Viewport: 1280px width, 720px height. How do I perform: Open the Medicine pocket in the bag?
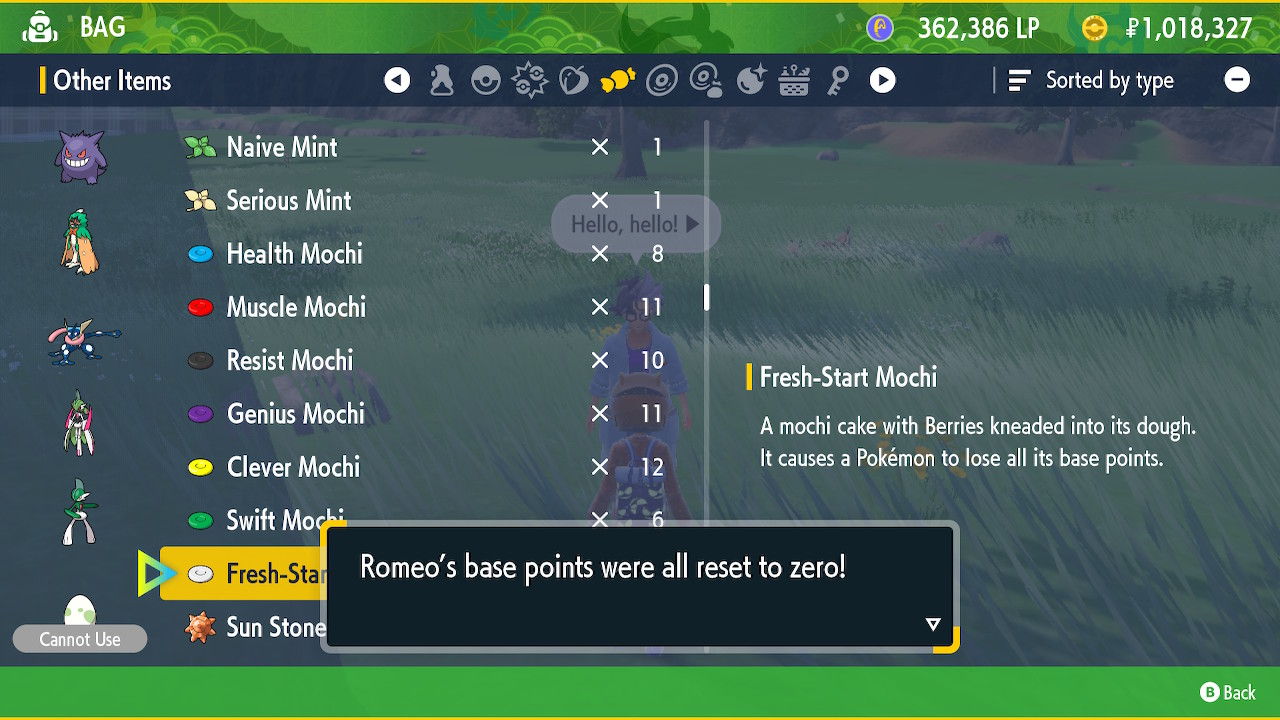click(x=441, y=80)
